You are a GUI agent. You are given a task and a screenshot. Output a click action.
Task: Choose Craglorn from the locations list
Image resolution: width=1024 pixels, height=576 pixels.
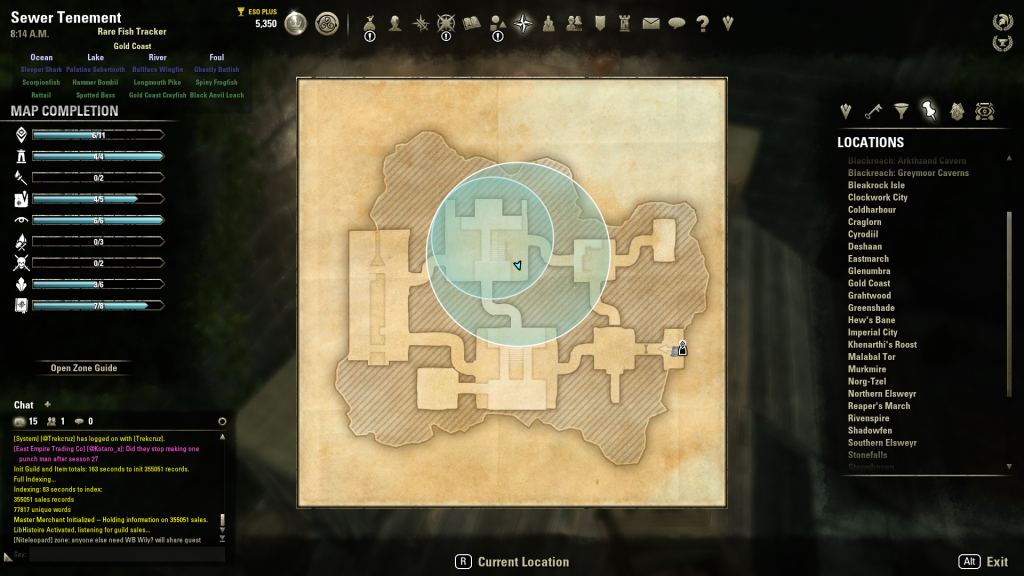click(x=865, y=222)
